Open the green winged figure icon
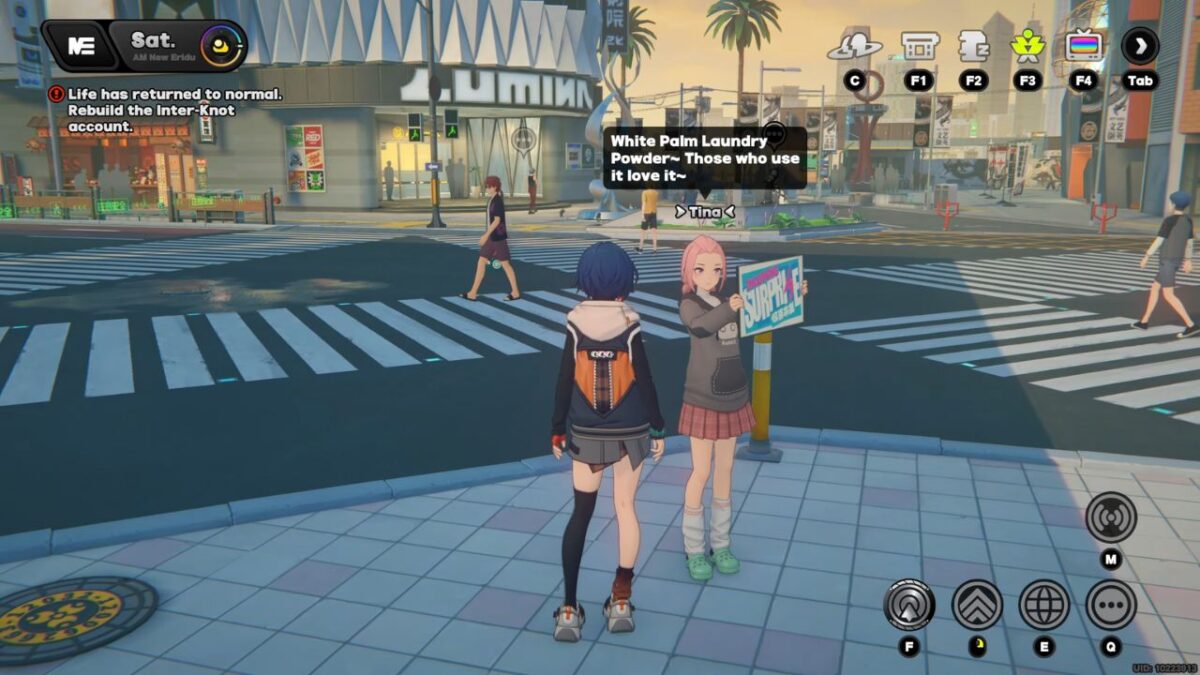This screenshot has width=1200, height=675. pos(1027,46)
